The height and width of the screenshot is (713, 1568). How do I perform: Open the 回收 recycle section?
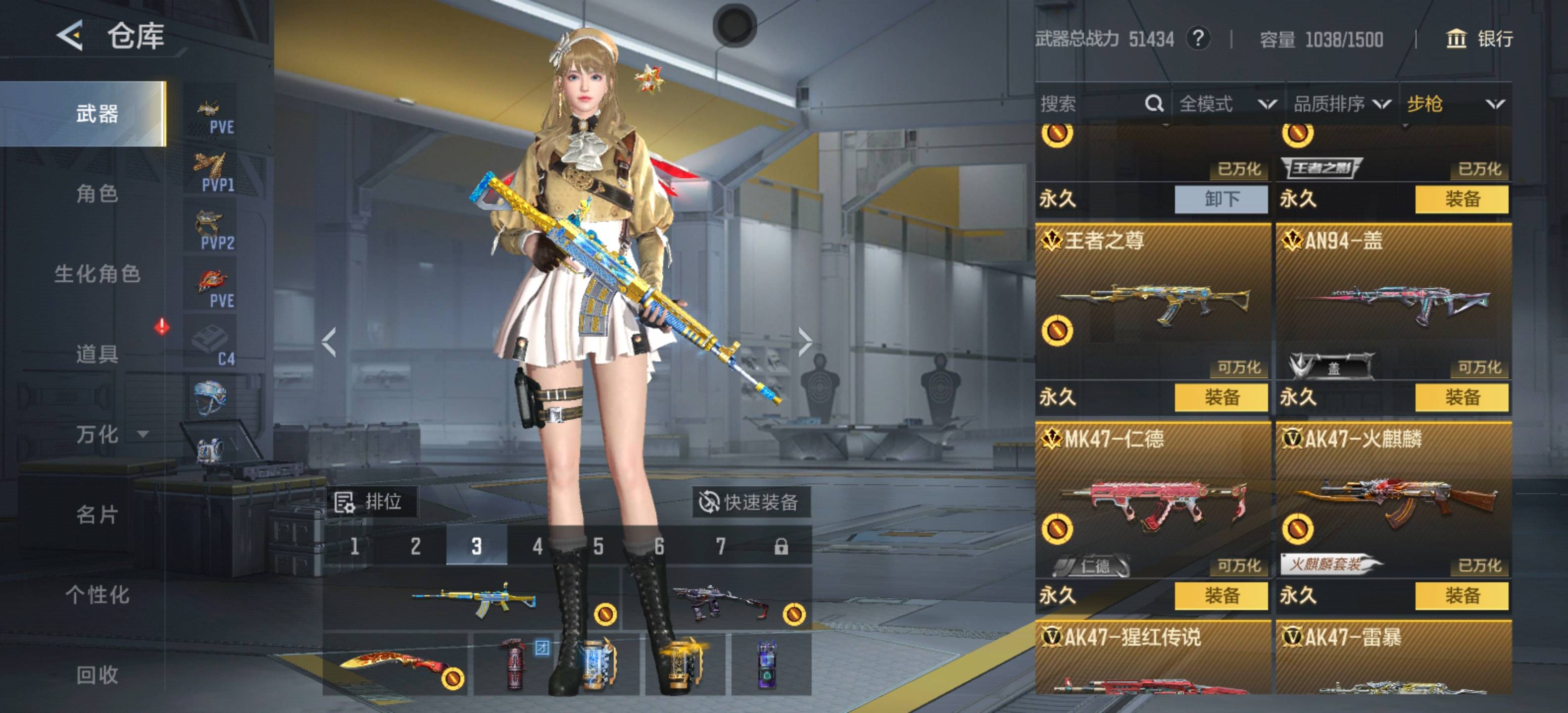tap(97, 674)
